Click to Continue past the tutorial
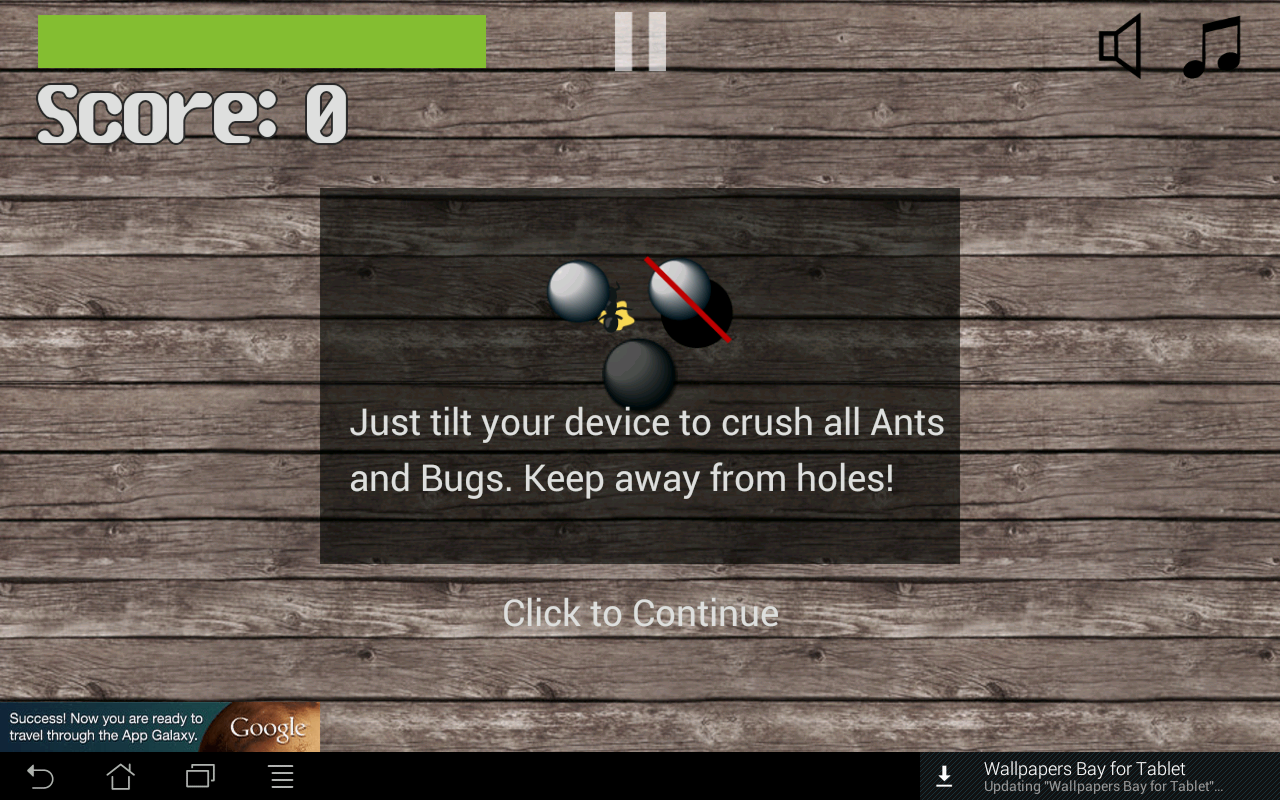The image size is (1280, 800). pos(640,613)
